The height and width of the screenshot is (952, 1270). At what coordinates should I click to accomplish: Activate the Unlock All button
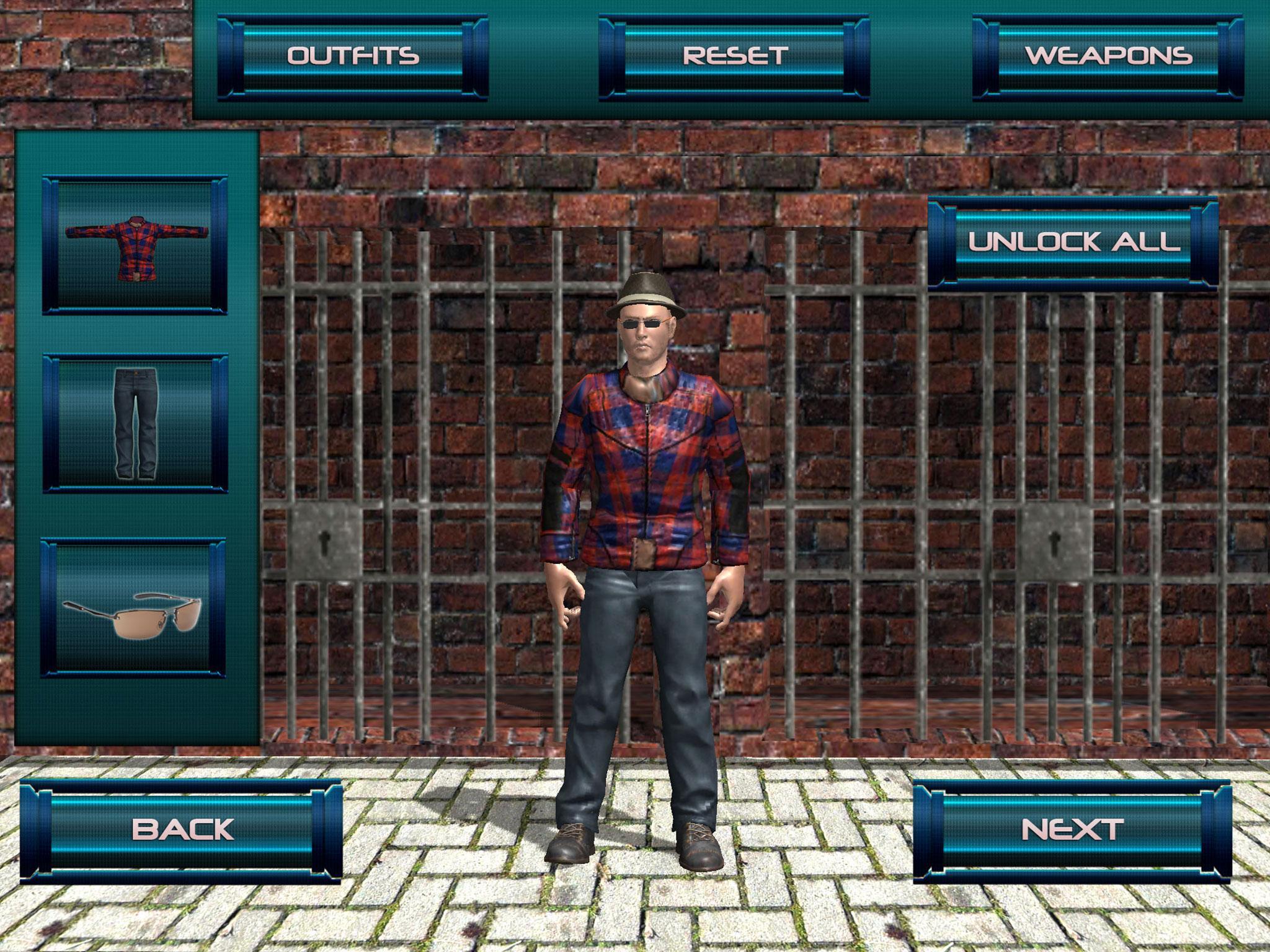tap(1073, 243)
